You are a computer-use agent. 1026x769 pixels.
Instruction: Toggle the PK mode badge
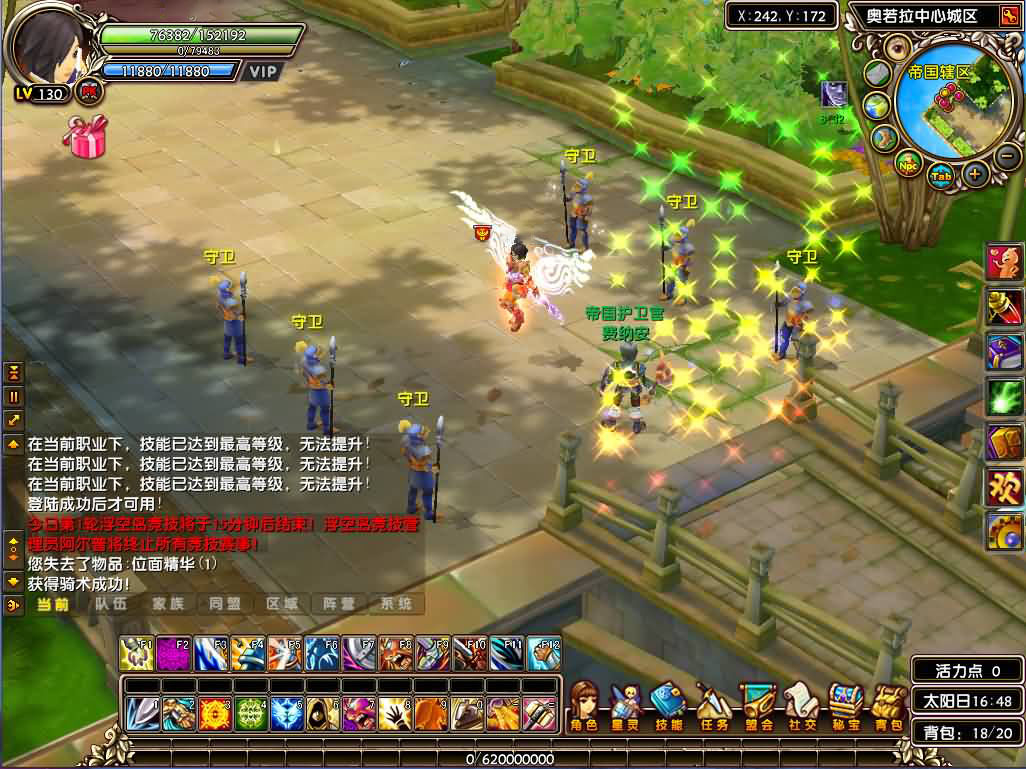coord(88,91)
